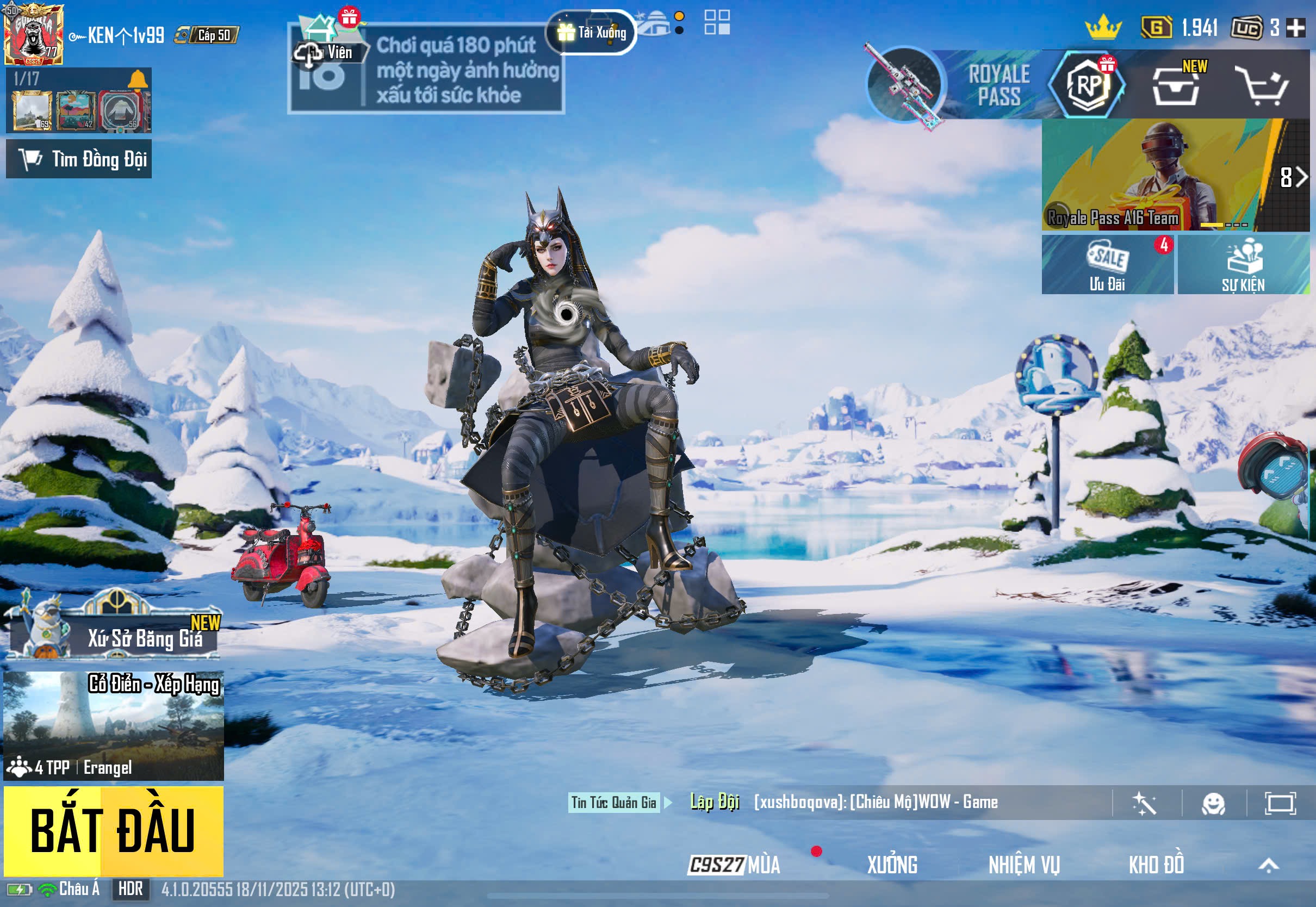1316x907 pixels.
Task: Open the Lập Đội team recruitment chat
Action: click(x=714, y=802)
